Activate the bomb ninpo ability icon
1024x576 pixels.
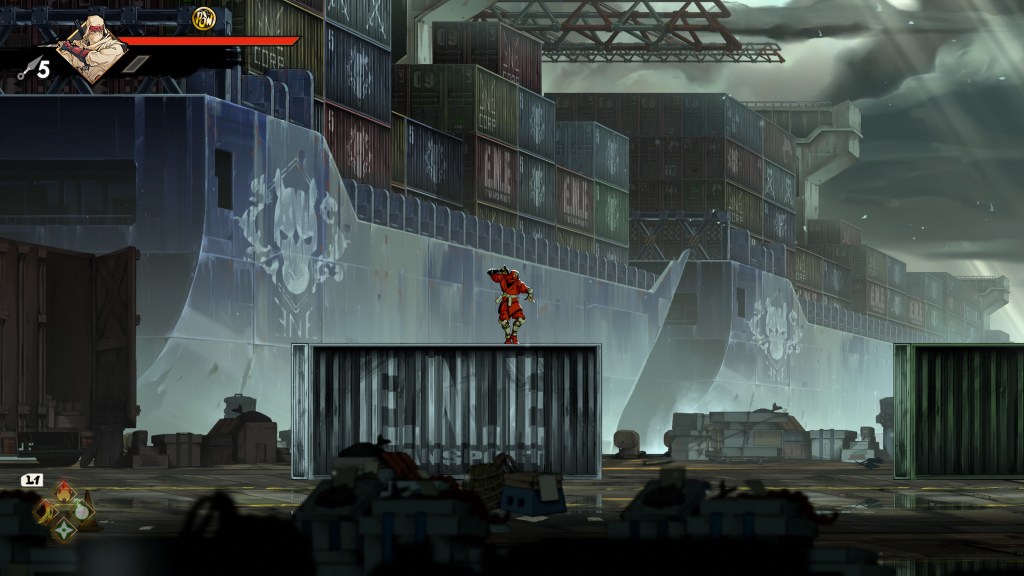coord(83,510)
